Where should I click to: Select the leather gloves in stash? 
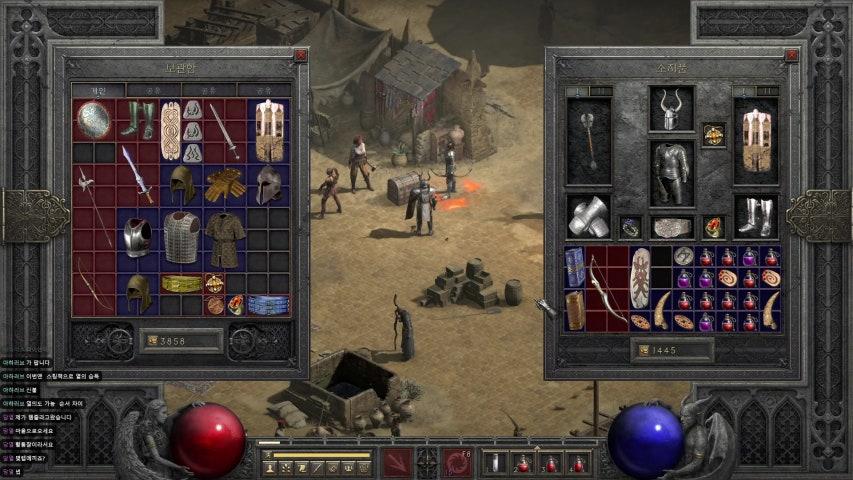coord(225,185)
